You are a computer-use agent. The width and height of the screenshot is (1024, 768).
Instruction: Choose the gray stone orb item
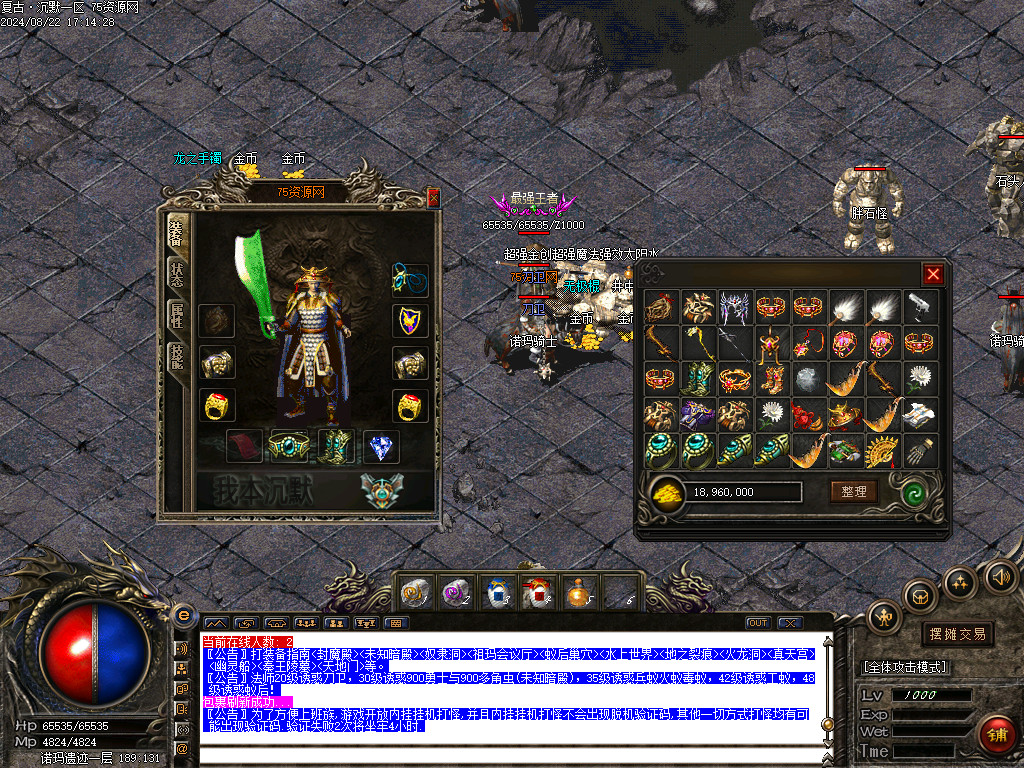(x=808, y=379)
